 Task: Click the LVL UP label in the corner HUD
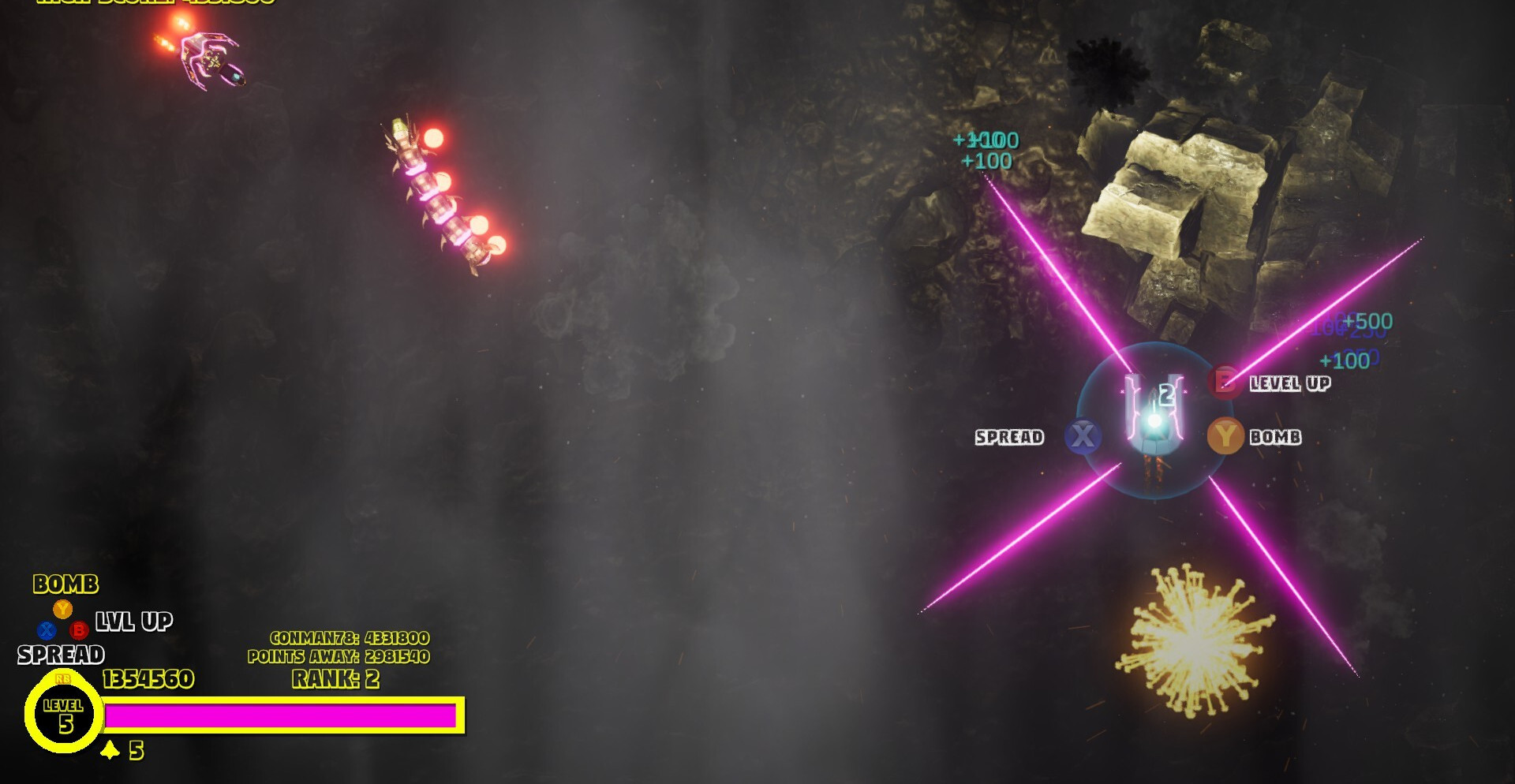coord(134,622)
